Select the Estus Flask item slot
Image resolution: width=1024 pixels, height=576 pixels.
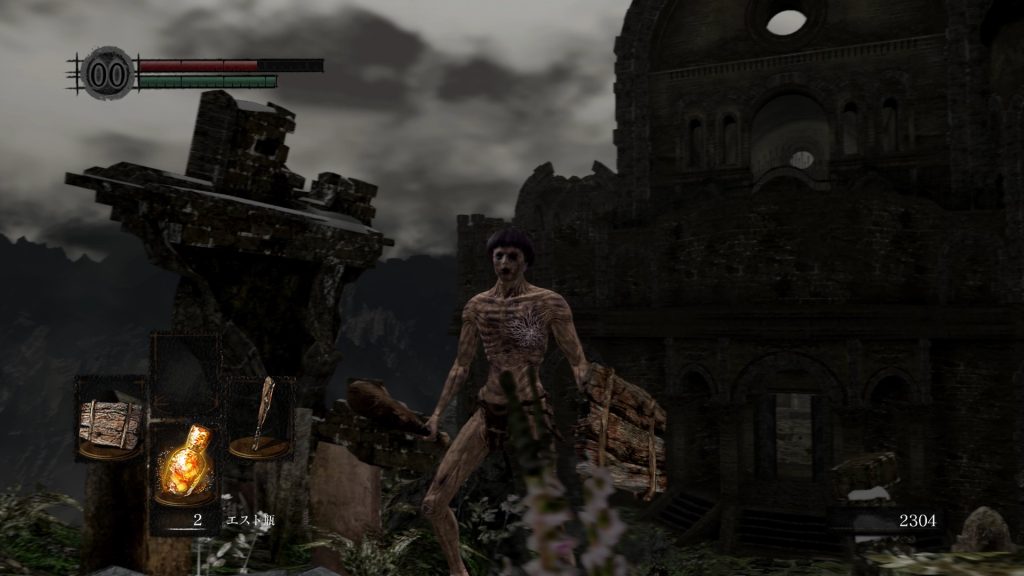(x=186, y=465)
